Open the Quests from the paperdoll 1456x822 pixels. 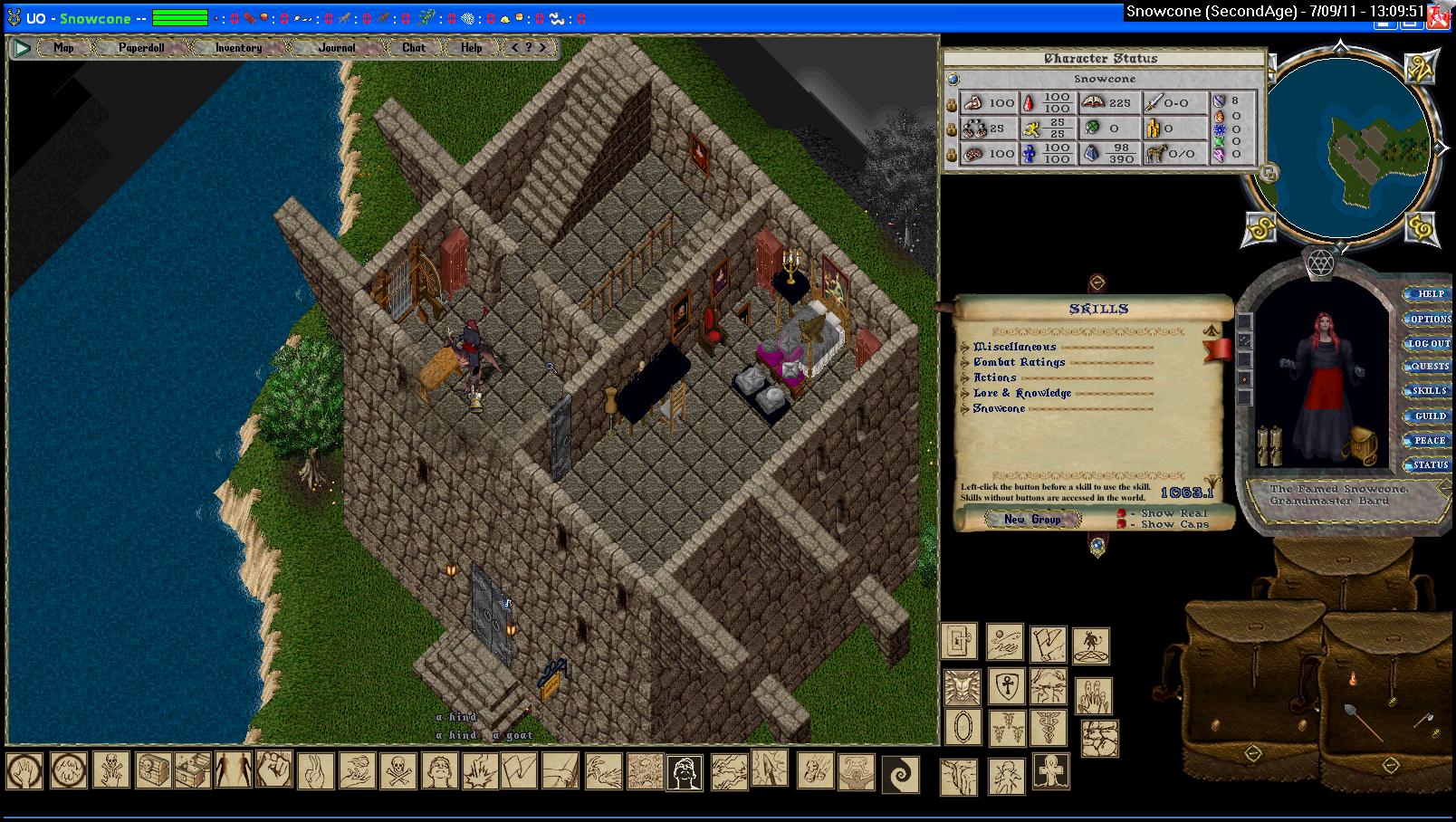[x=1430, y=367]
